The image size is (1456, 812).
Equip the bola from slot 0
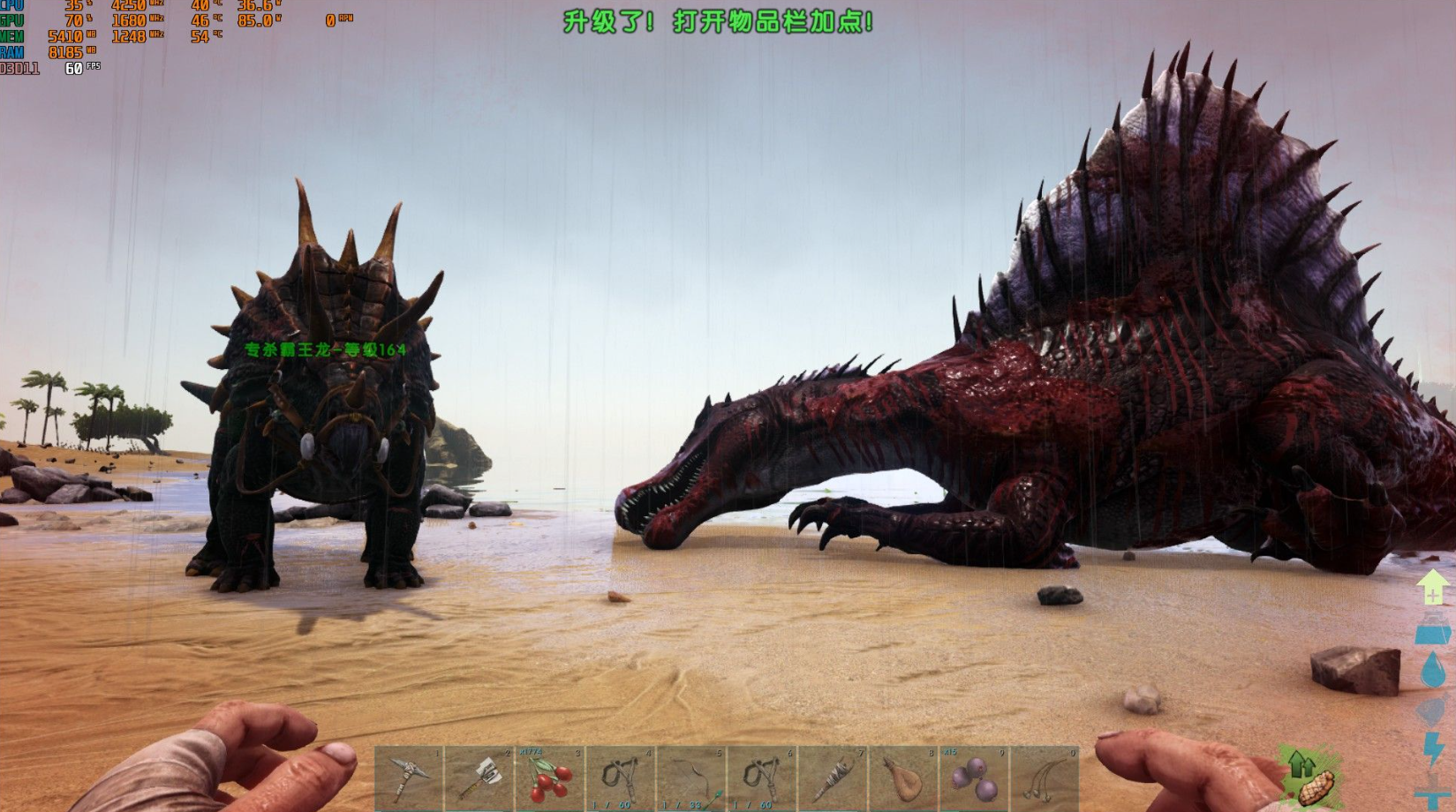(x=1045, y=778)
